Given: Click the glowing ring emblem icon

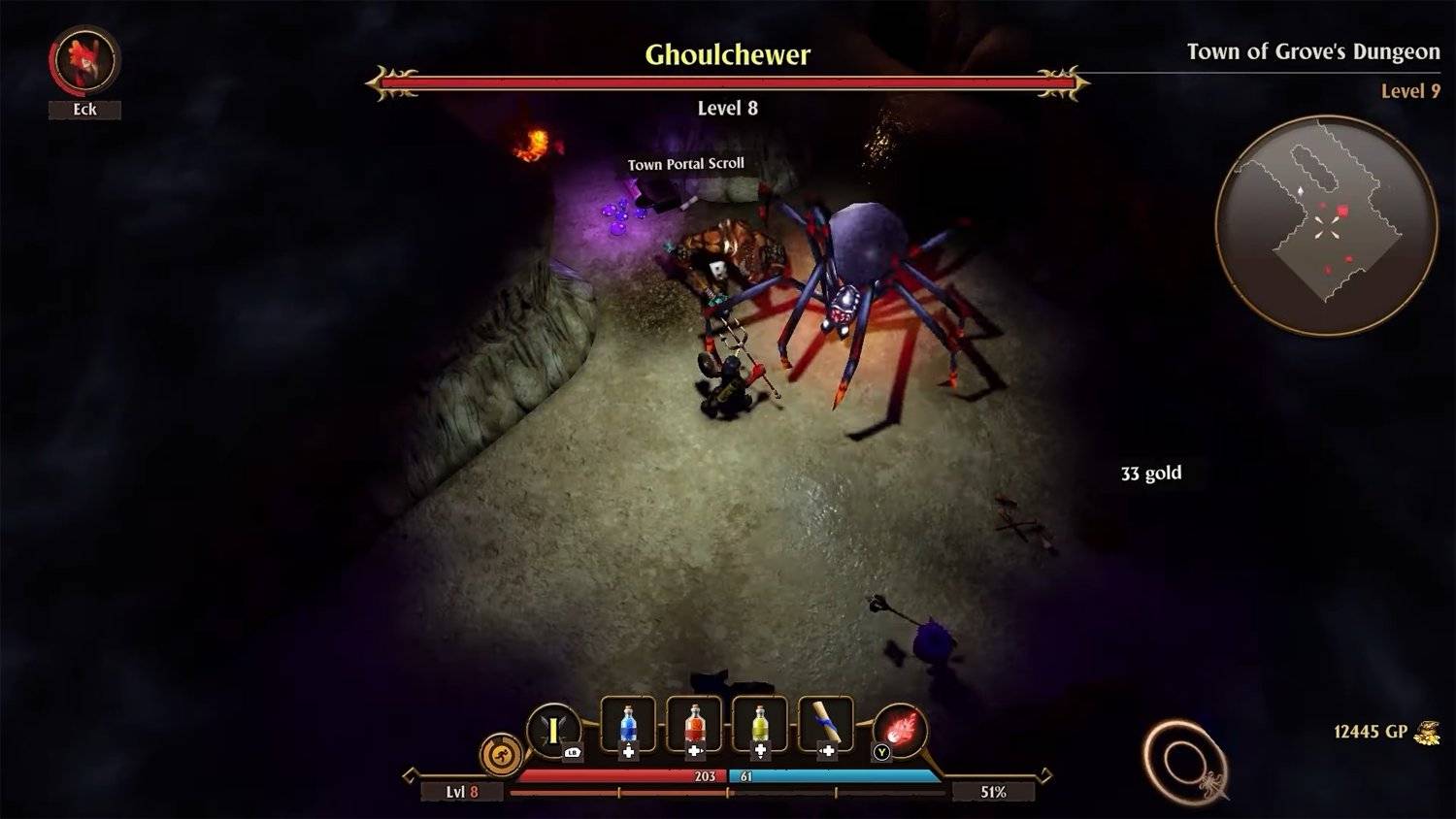Looking at the screenshot, I should coord(1185,763).
